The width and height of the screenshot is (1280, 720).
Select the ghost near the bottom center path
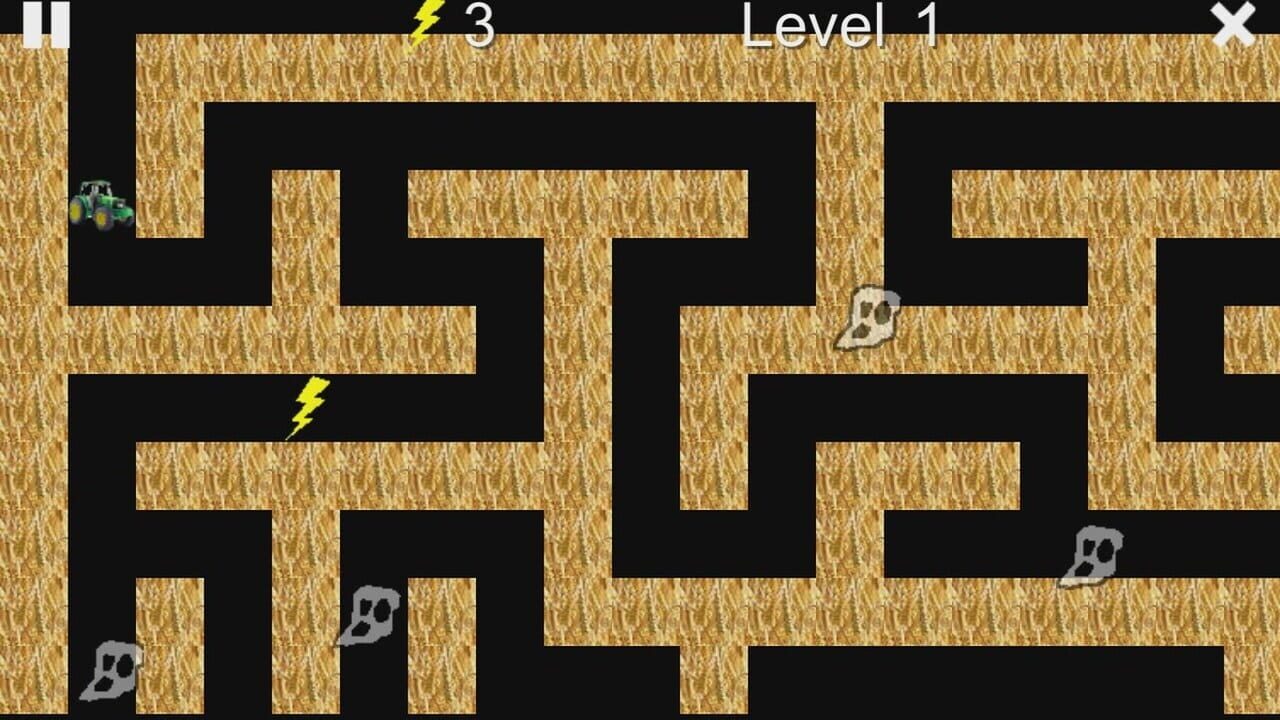pyautogui.click(x=370, y=615)
